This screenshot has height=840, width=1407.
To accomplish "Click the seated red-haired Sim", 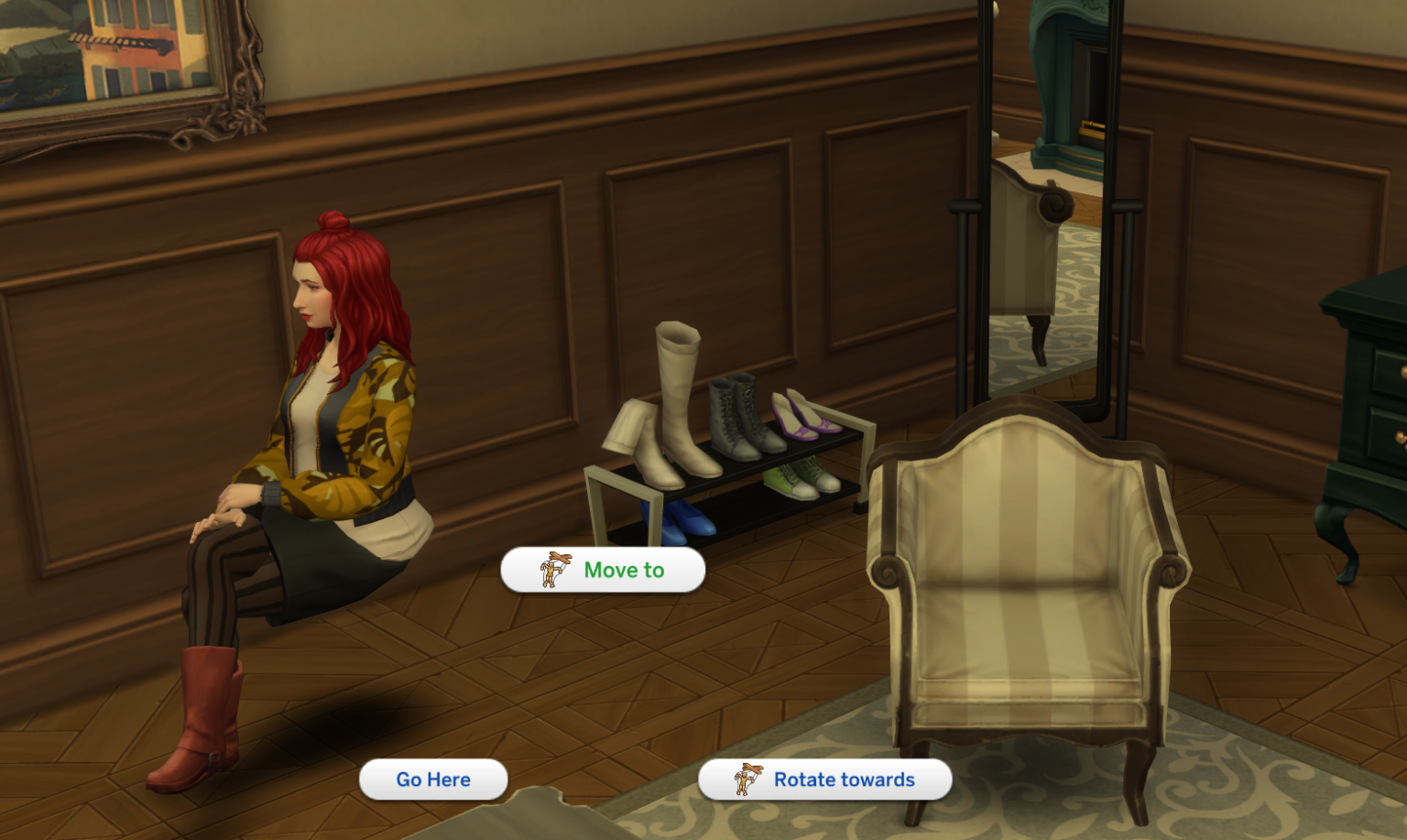I will click(330, 412).
